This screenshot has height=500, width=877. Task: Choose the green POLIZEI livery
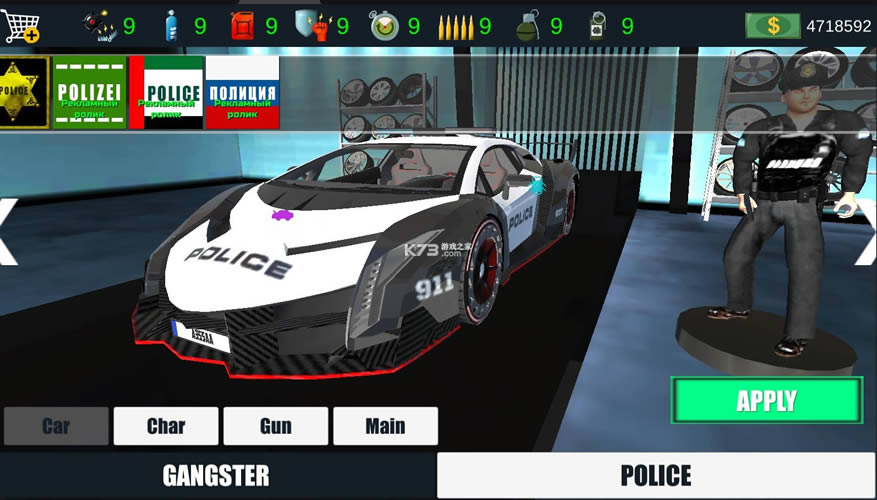90,92
